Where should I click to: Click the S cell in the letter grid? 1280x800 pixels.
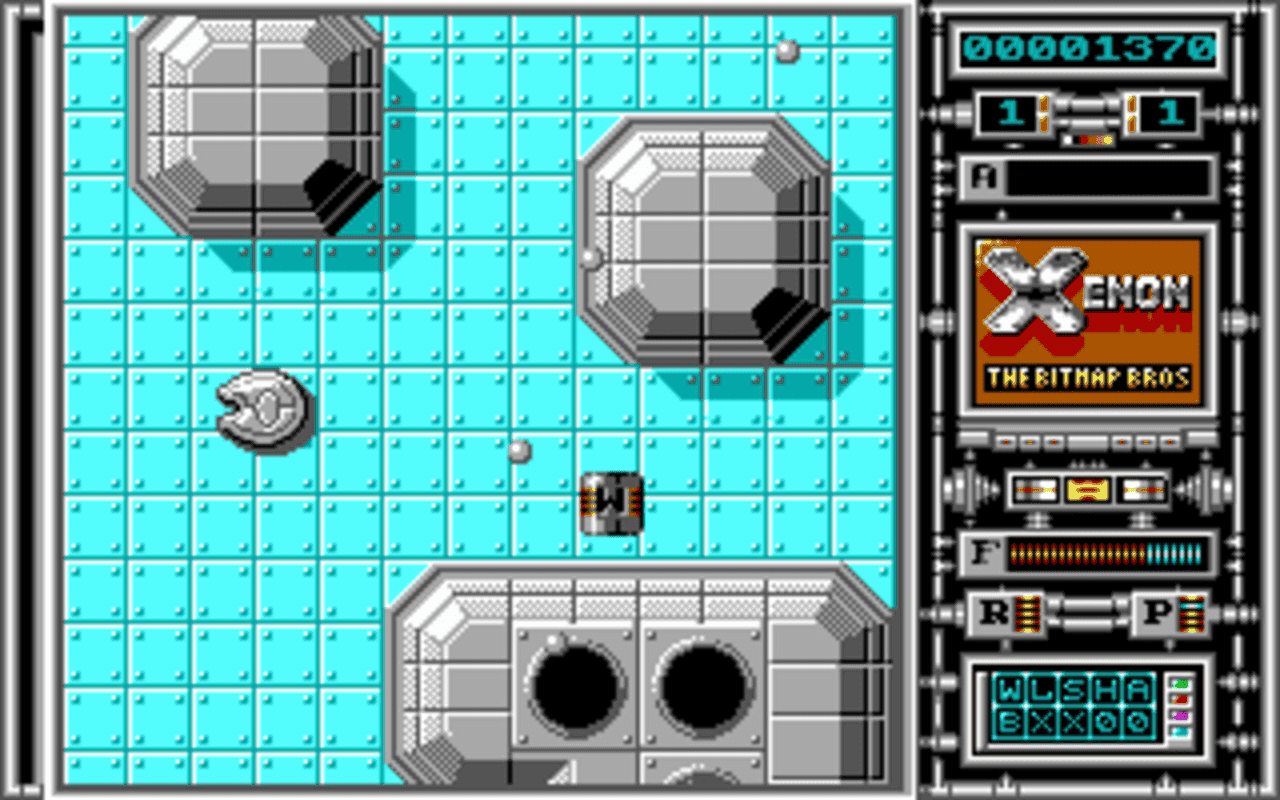(x=1075, y=689)
